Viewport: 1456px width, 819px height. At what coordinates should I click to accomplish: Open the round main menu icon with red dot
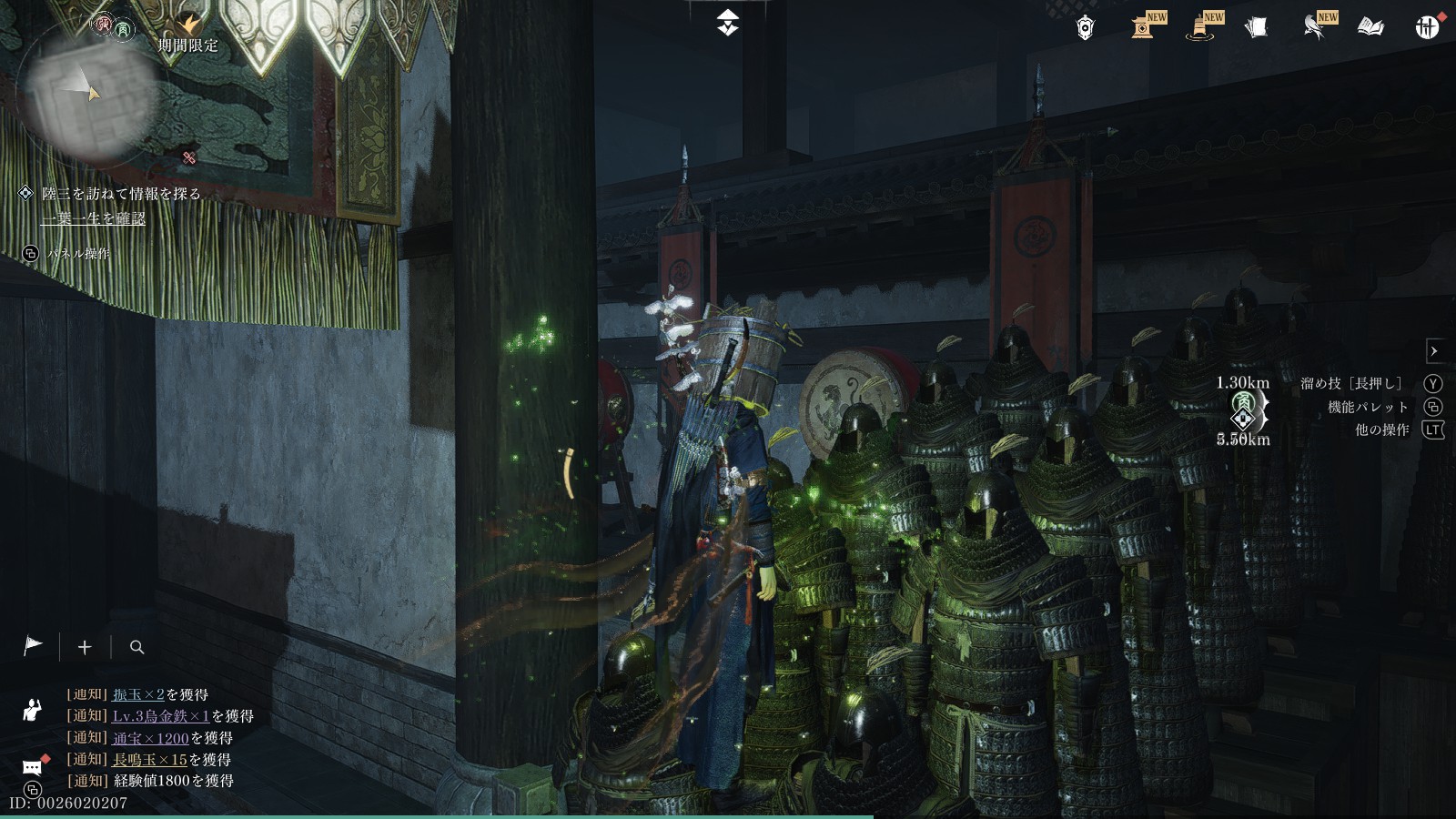click(x=1427, y=27)
